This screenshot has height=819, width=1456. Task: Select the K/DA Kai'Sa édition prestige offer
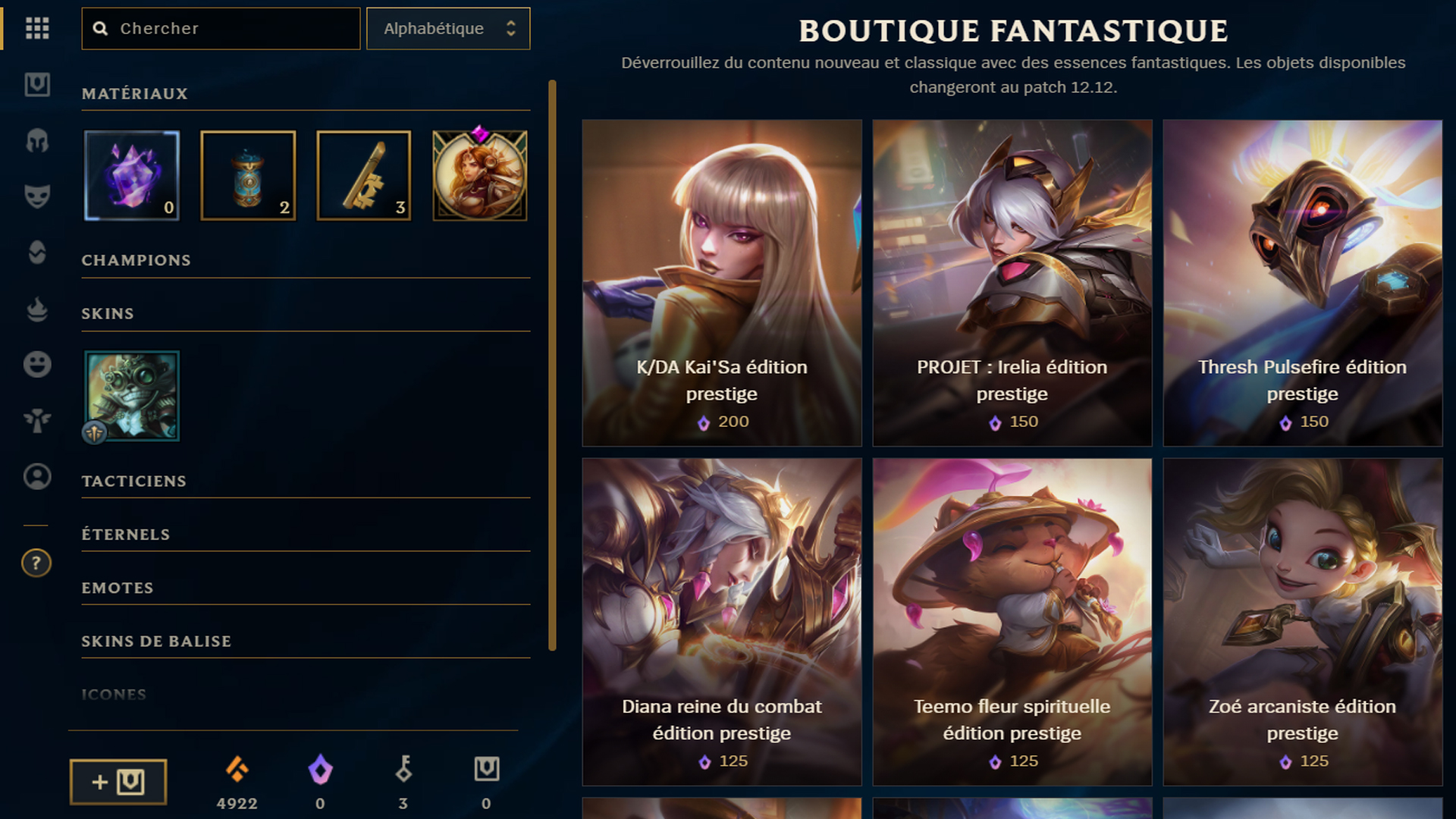pyautogui.click(x=721, y=282)
